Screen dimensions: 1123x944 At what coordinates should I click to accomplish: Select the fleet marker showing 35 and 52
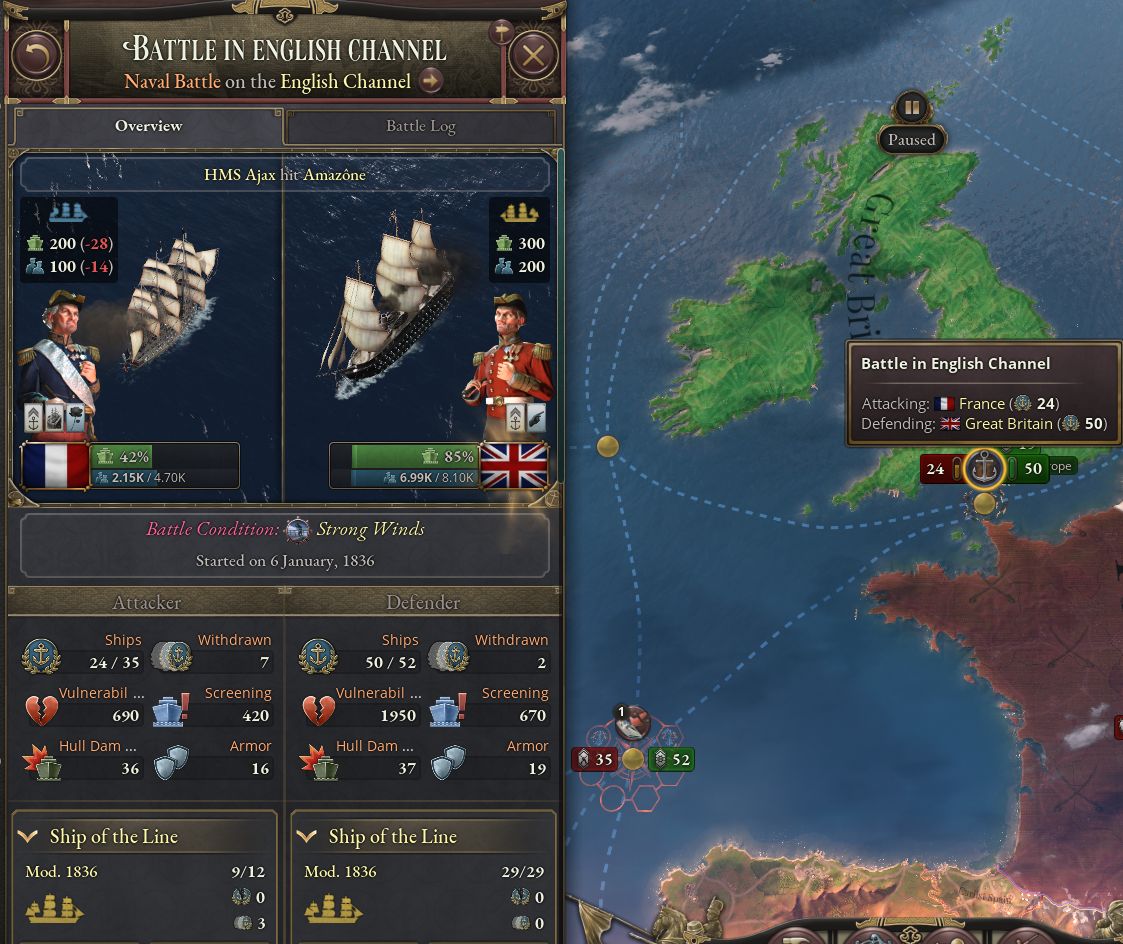tap(632, 759)
